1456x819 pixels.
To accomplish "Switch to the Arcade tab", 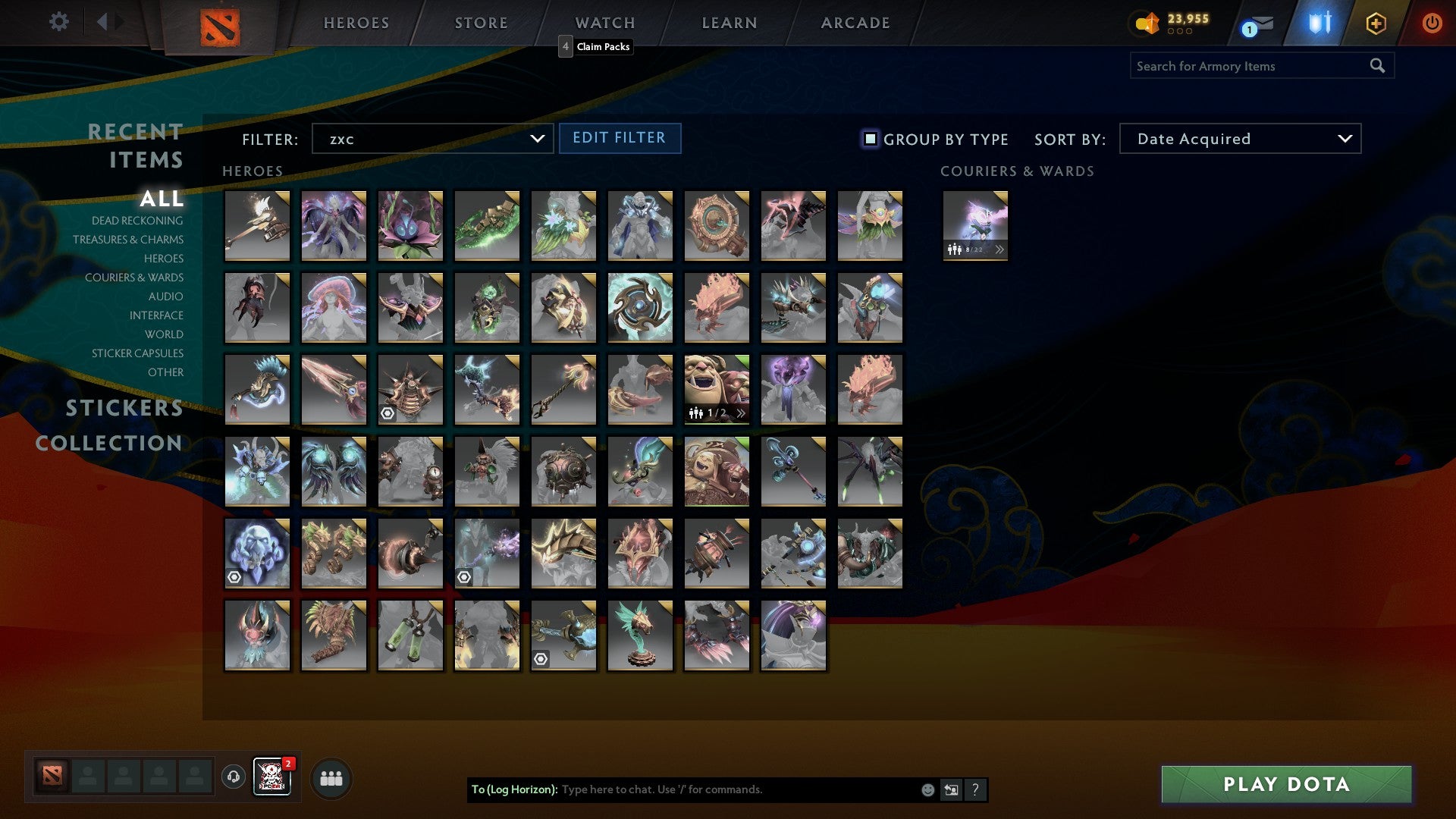I will coord(855,23).
